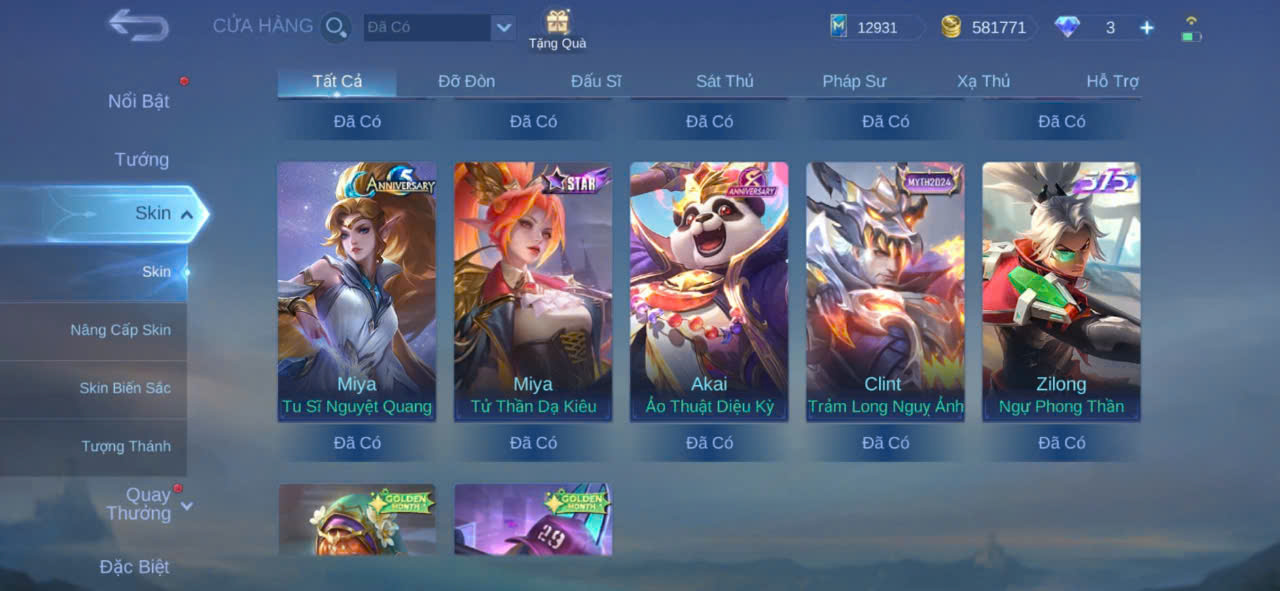Switch to the Đấu Sĩ tab
Viewport: 1280px width, 591px height.
(x=596, y=81)
